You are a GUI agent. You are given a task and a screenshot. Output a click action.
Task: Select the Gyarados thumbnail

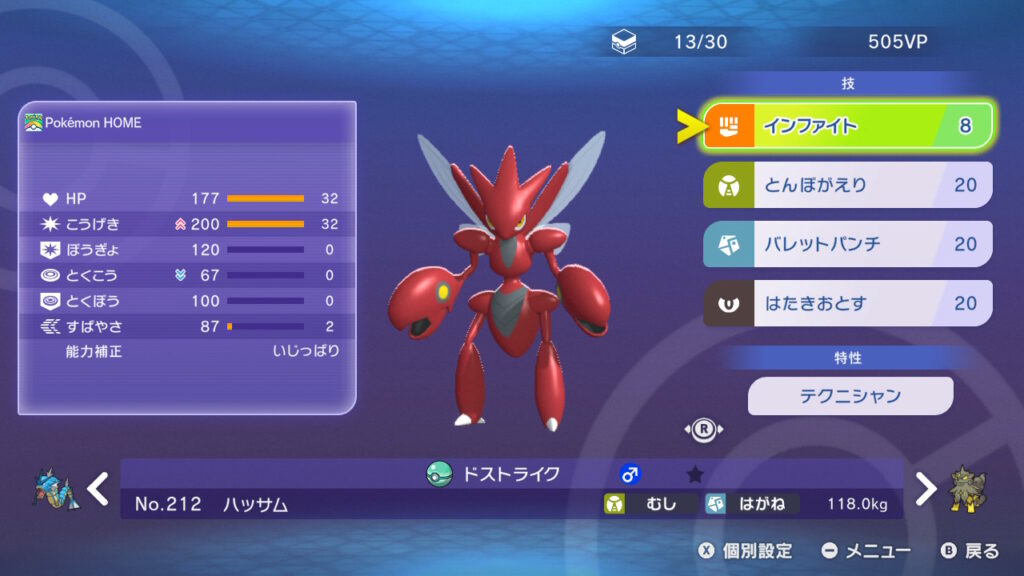pyautogui.click(x=51, y=489)
